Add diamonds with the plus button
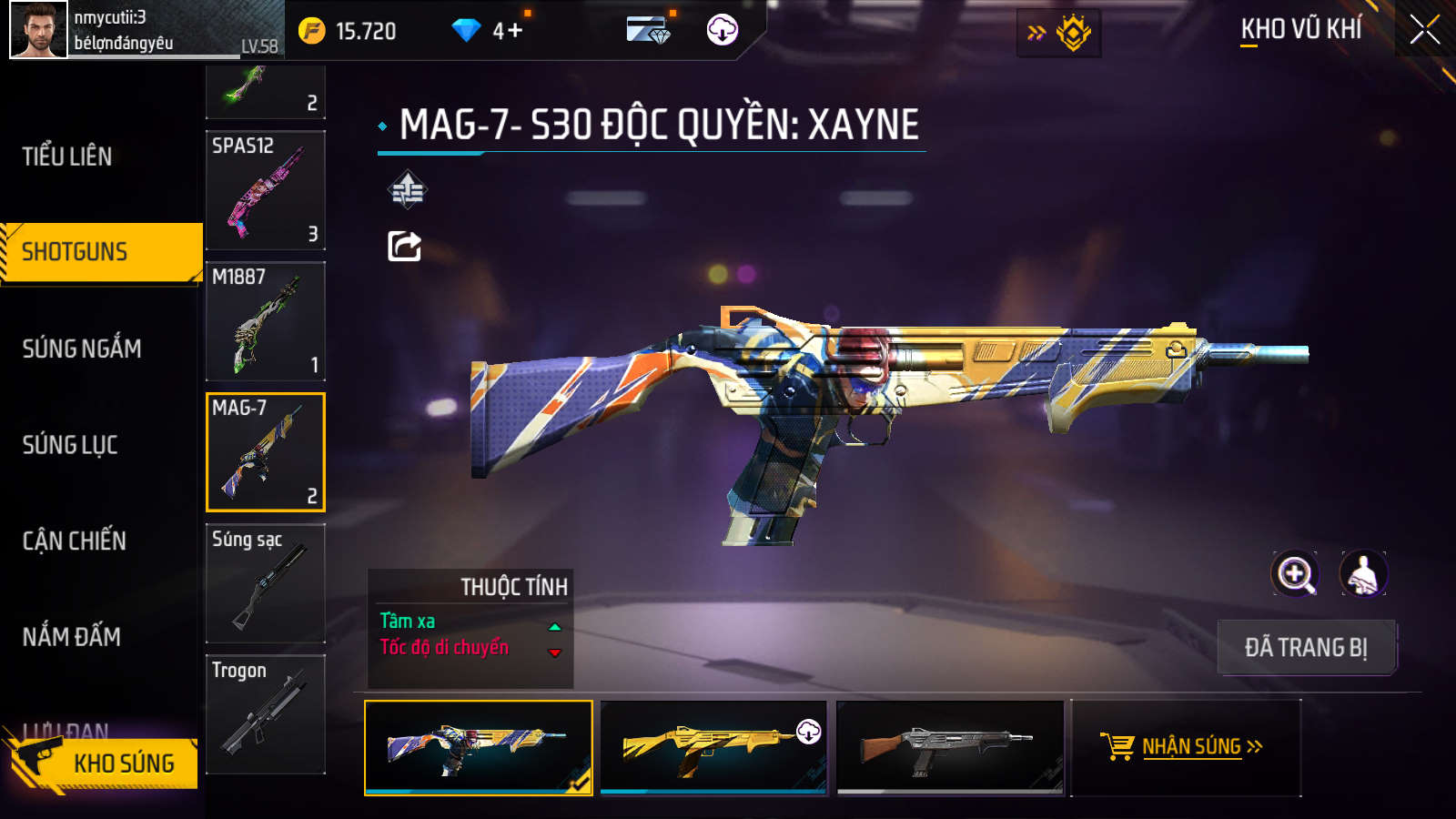This screenshot has height=819, width=1456. (514, 31)
